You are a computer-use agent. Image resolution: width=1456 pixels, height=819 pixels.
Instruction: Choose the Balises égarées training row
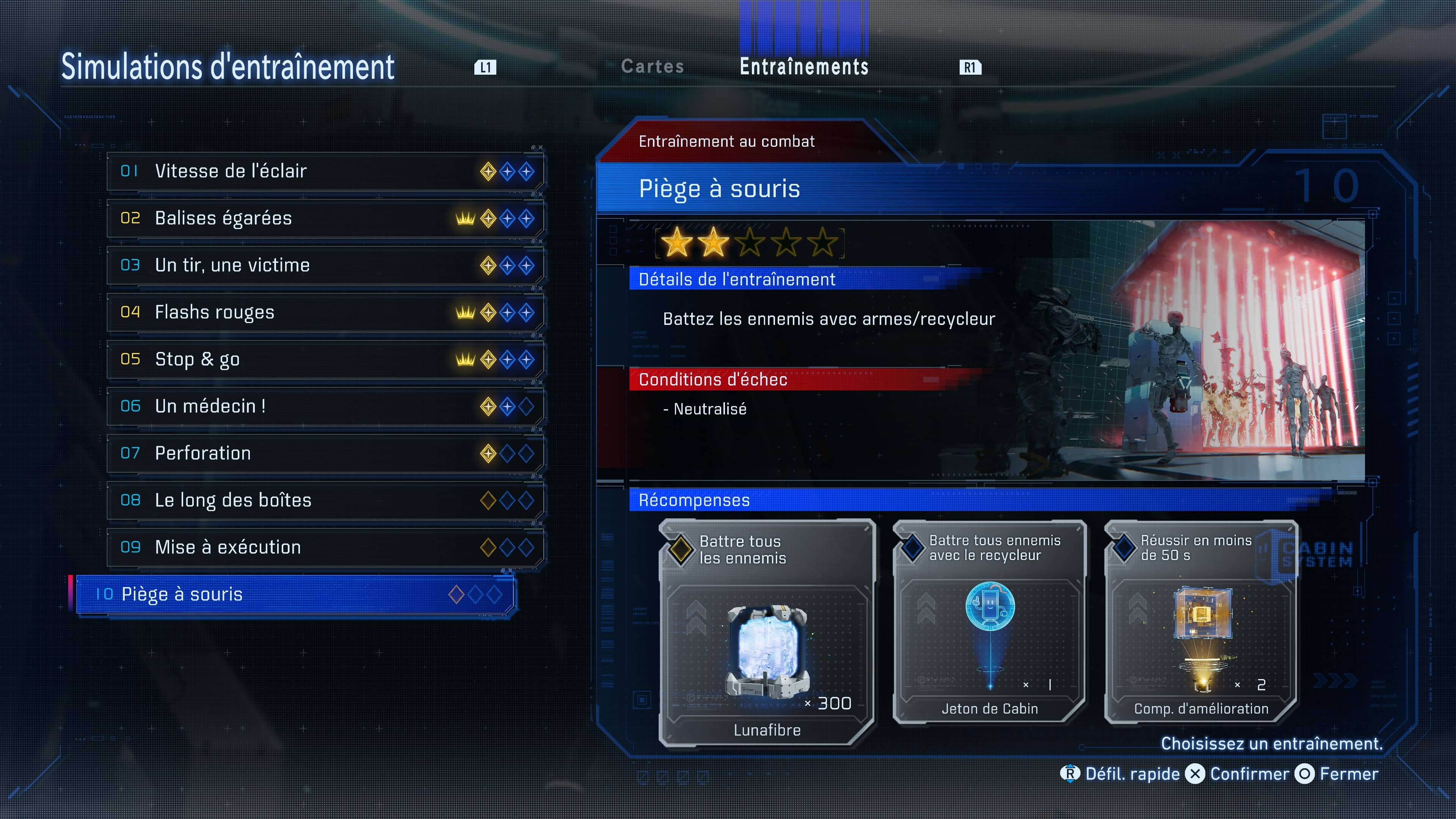coord(325,218)
